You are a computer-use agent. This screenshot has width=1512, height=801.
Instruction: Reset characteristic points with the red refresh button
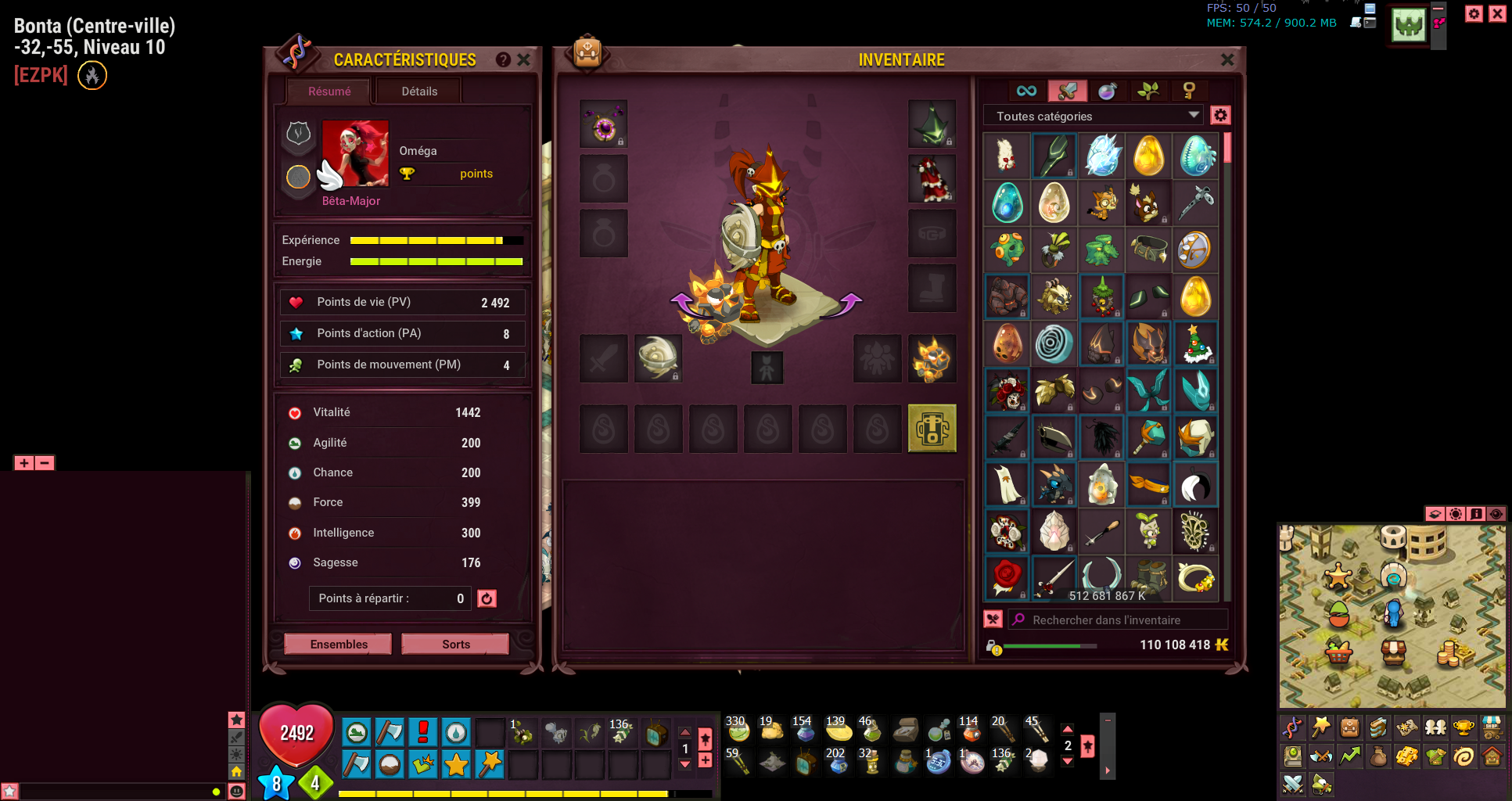[x=487, y=598]
